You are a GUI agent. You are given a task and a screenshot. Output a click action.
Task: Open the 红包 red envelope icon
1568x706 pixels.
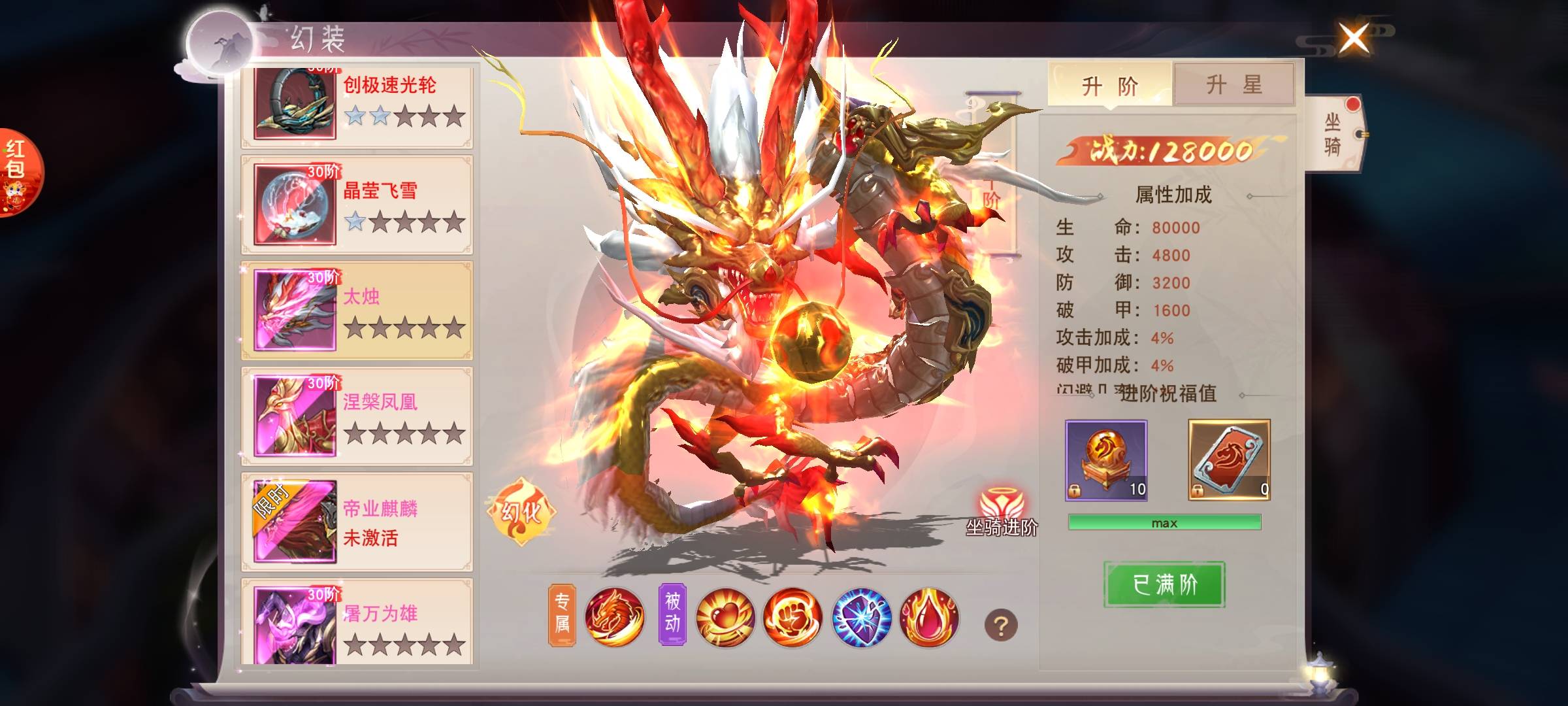[18, 171]
